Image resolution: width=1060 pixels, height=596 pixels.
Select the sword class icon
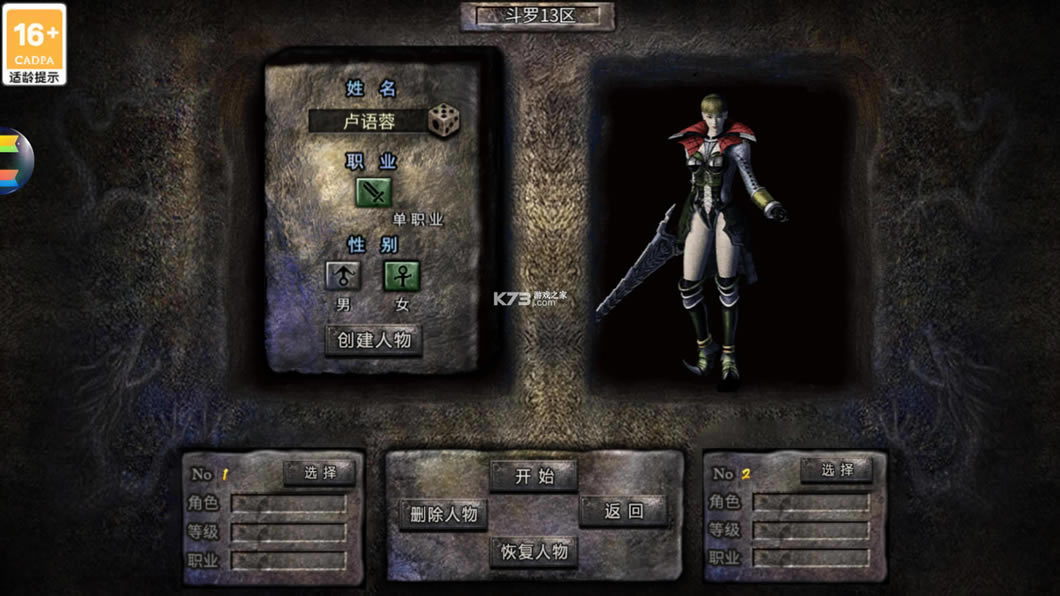[374, 191]
